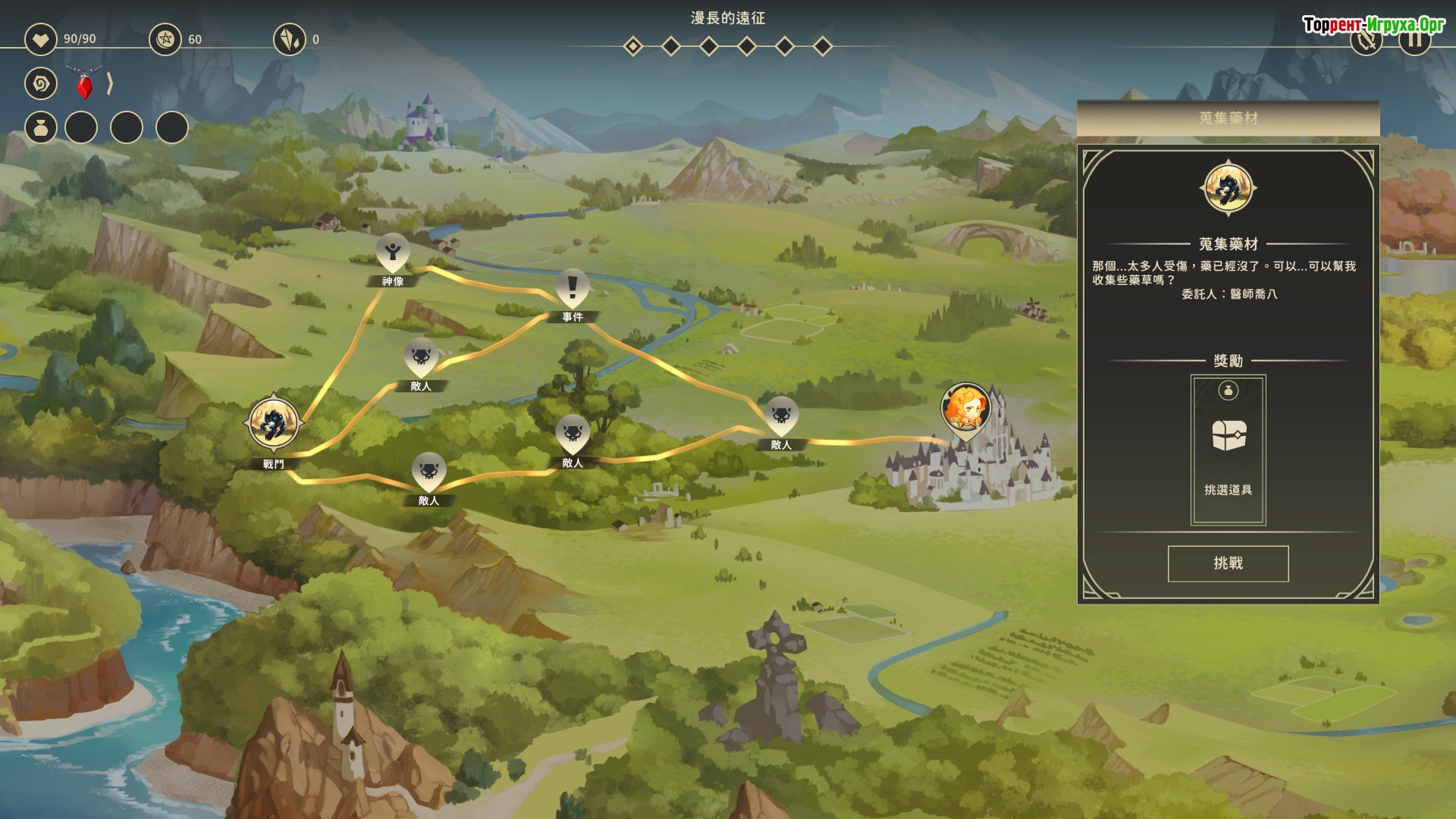This screenshot has width=1456, height=819.
Task: Select the orange-haired heroine marker at the castle
Action: coord(965,409)
